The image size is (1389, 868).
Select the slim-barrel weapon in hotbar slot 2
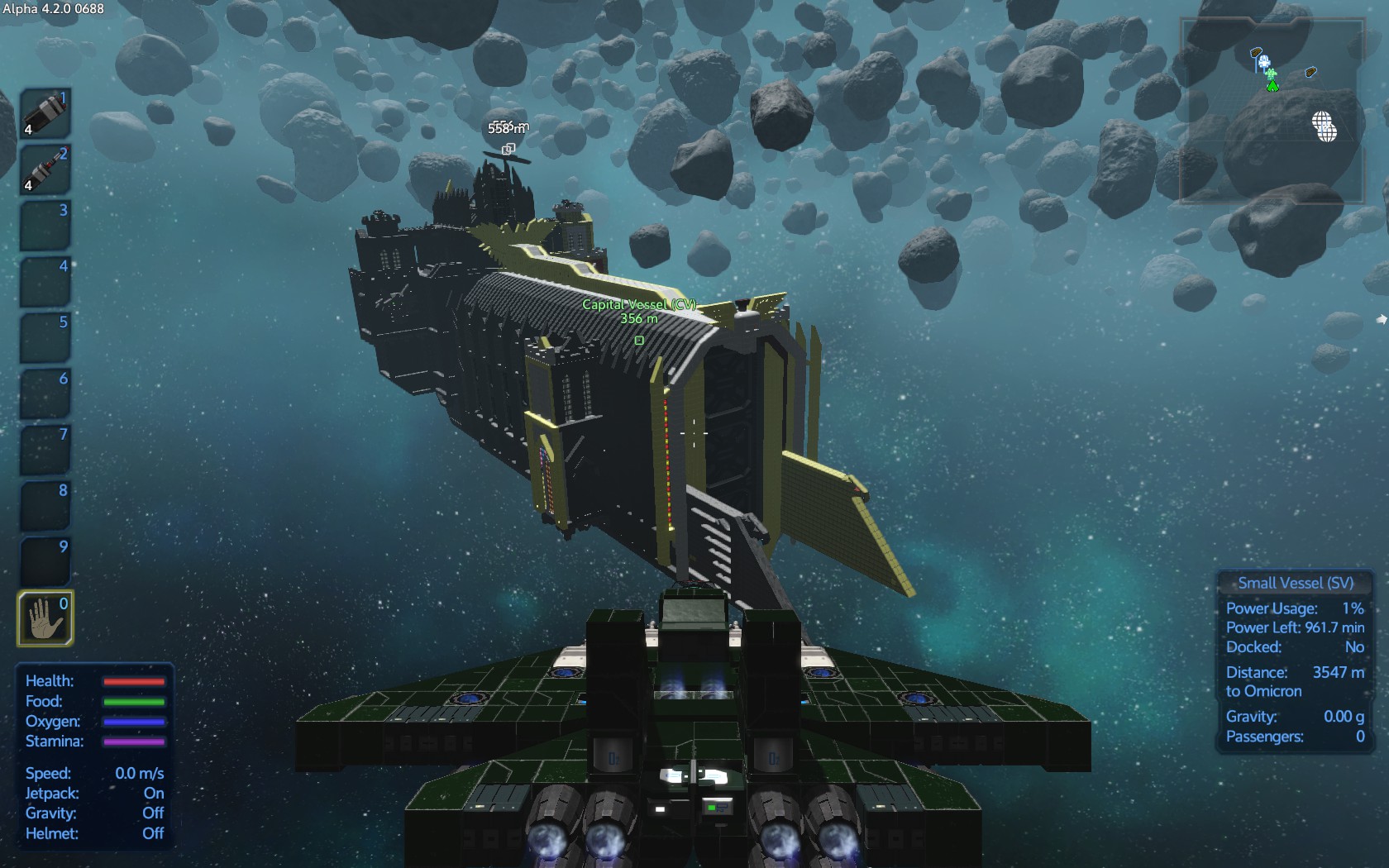click(45, 169)
